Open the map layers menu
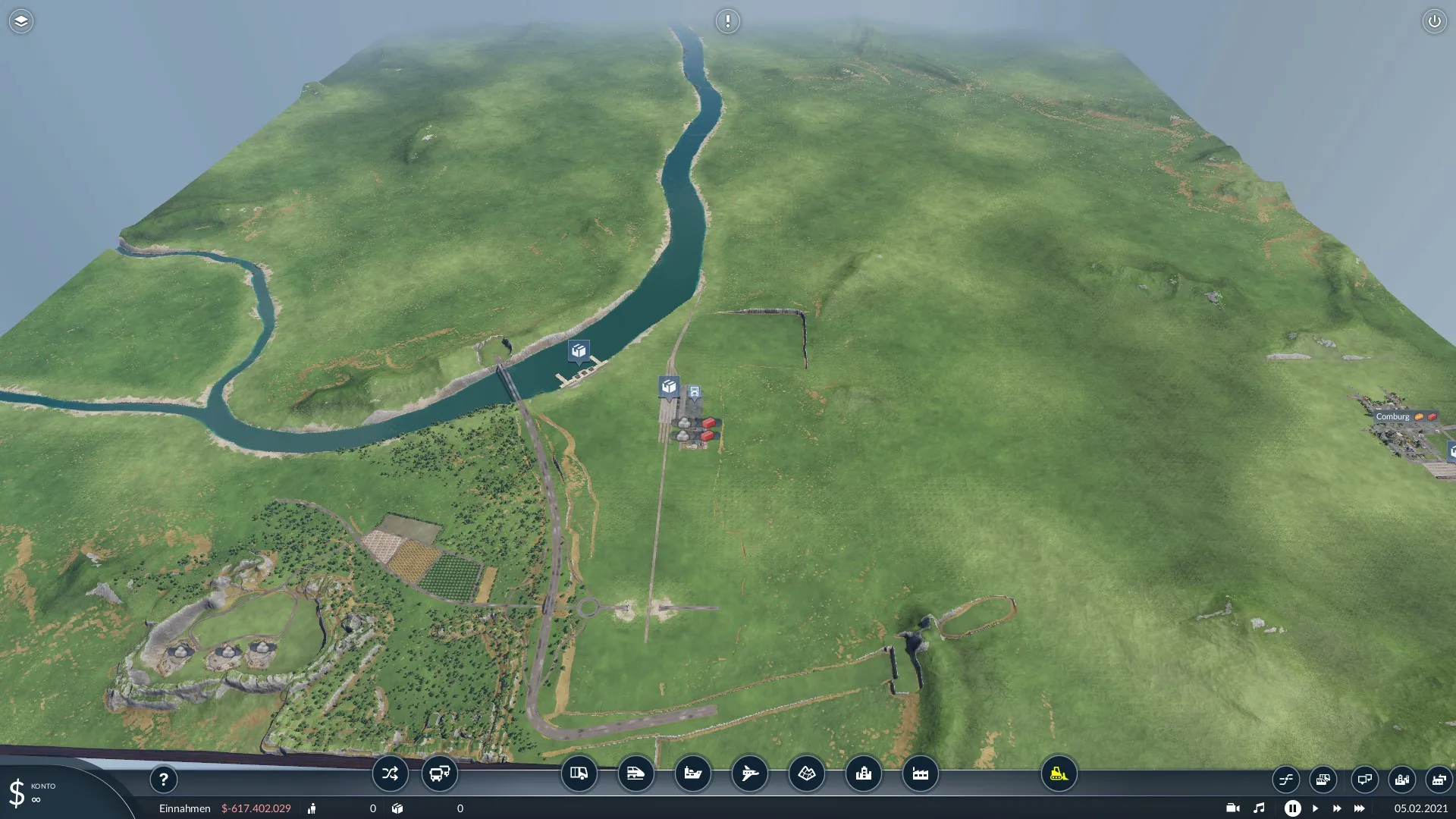The height and width of the screenshot is (819, 1456). [21, 21]
